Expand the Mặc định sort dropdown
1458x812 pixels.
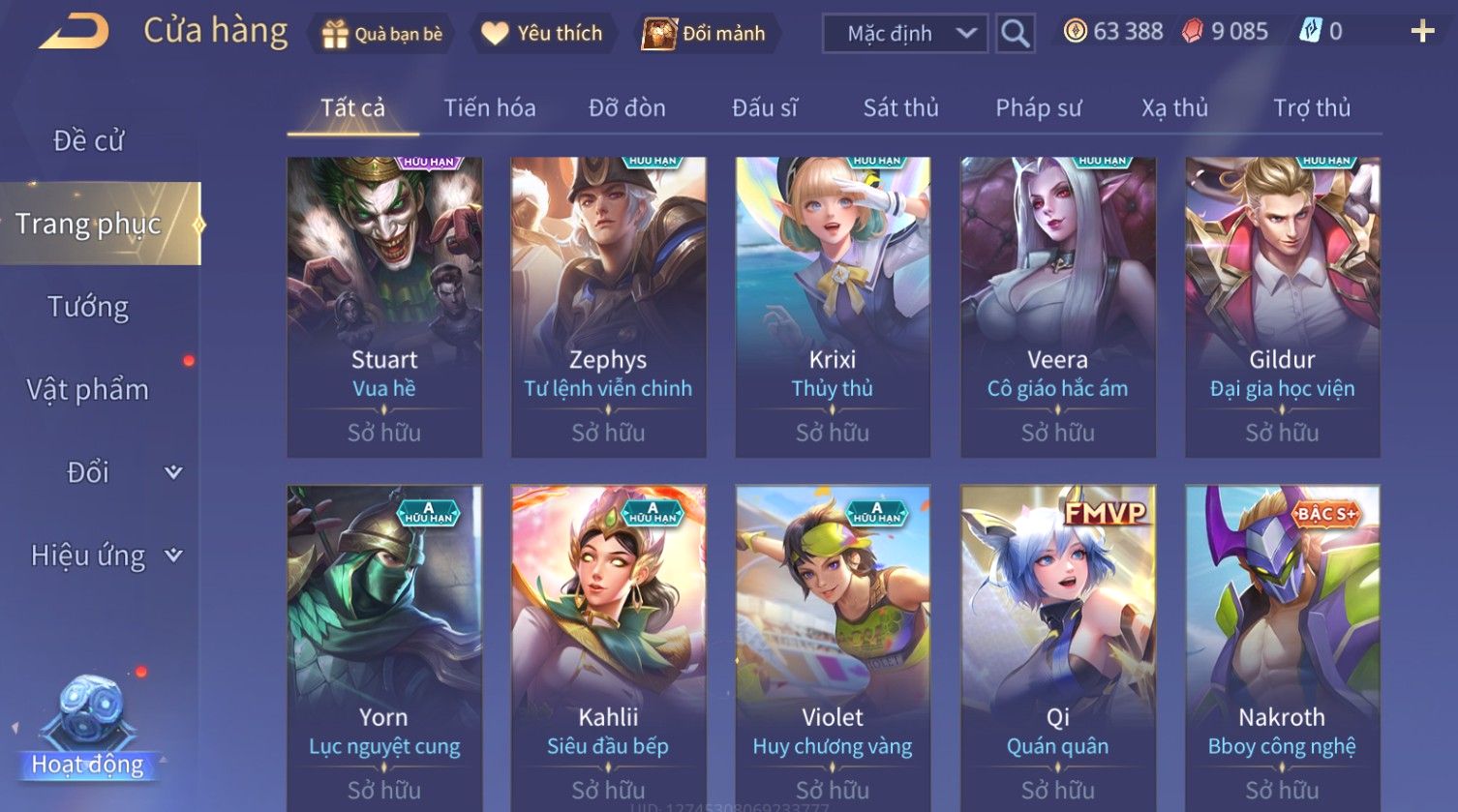[905, 34]
